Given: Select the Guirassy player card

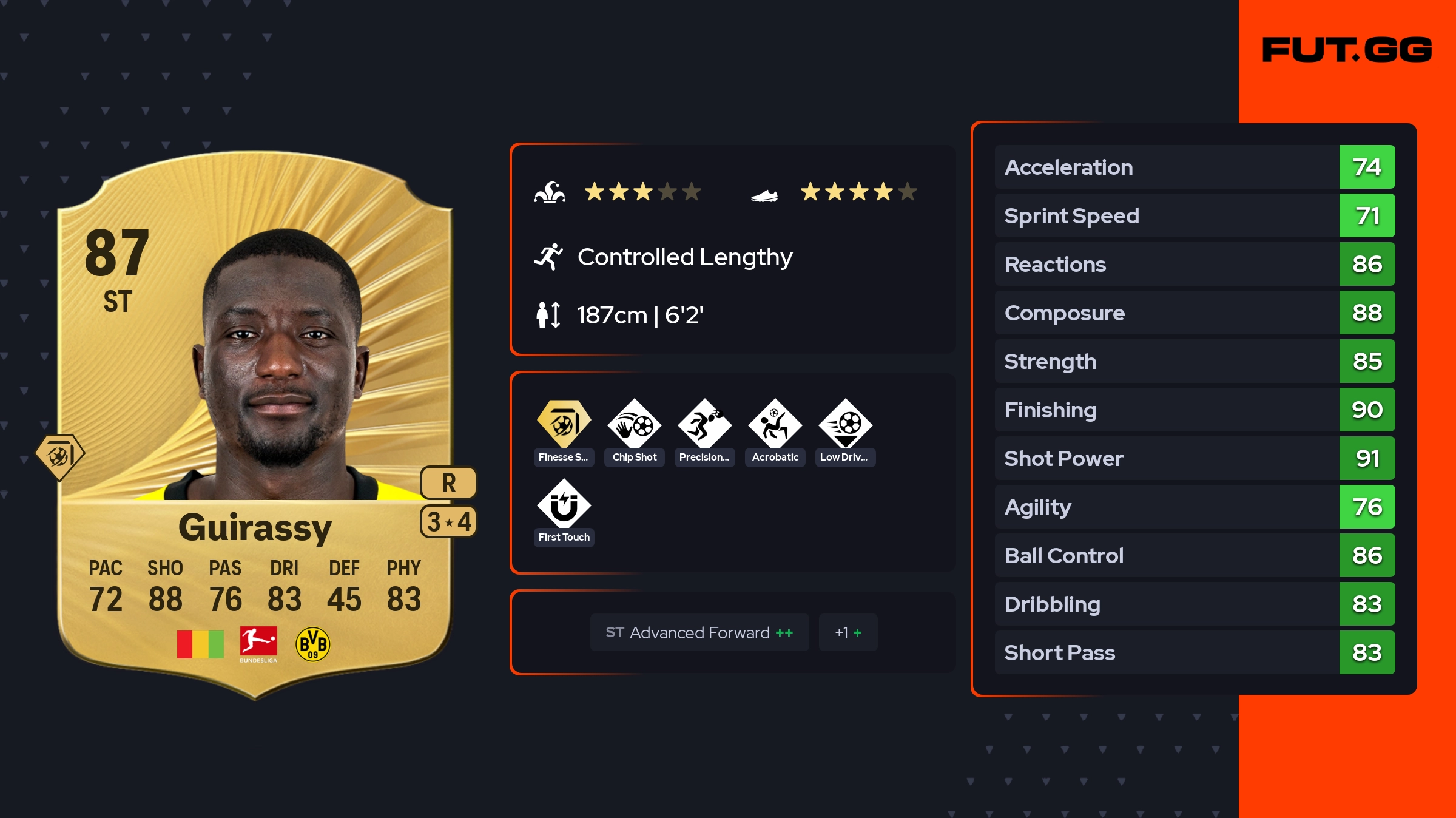Looking at the screenshot, I should (x=255, y=425).
